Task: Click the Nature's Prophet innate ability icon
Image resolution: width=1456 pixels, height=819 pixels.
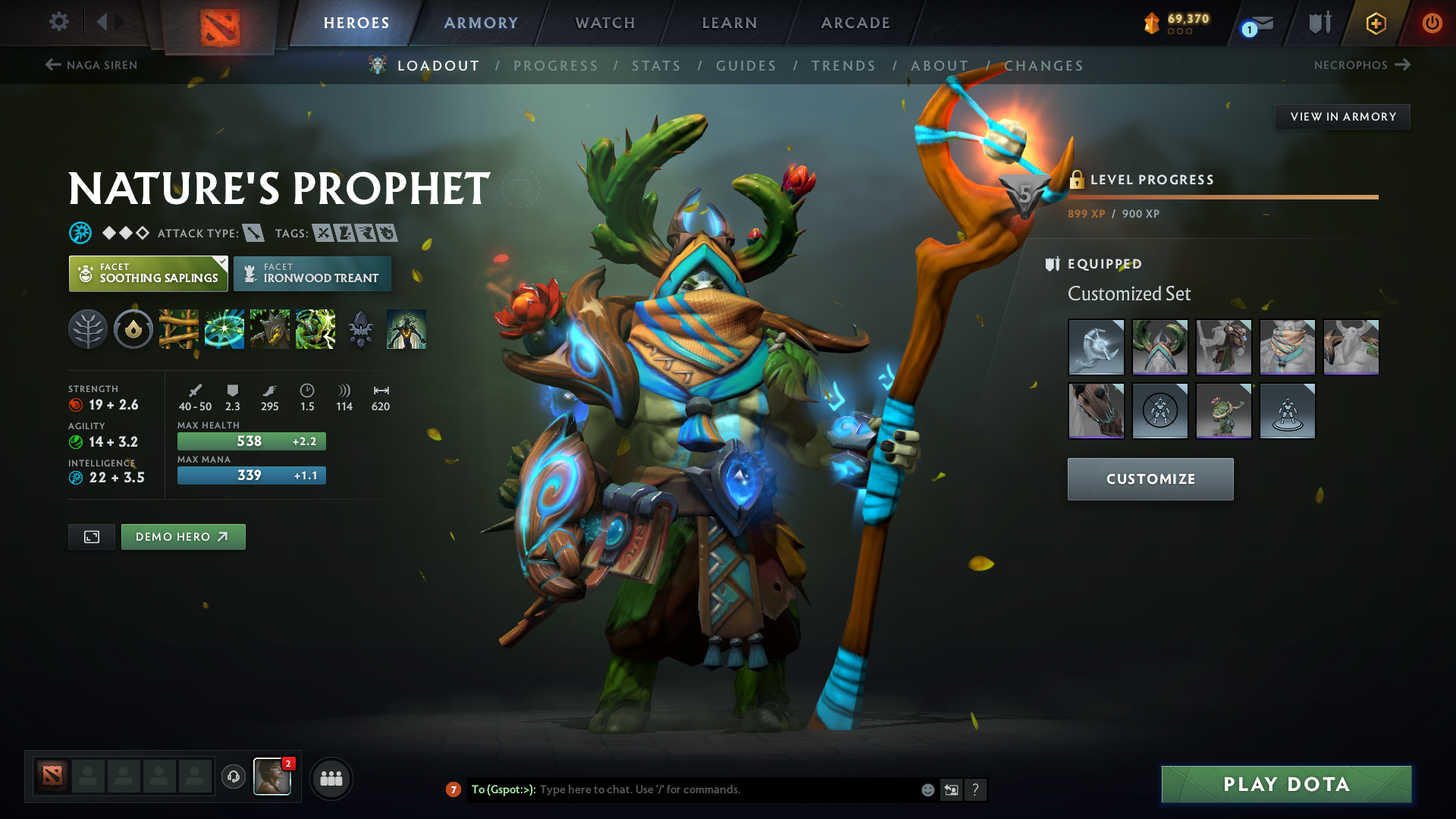Action: pyautogui.click(x=88, y=329)
